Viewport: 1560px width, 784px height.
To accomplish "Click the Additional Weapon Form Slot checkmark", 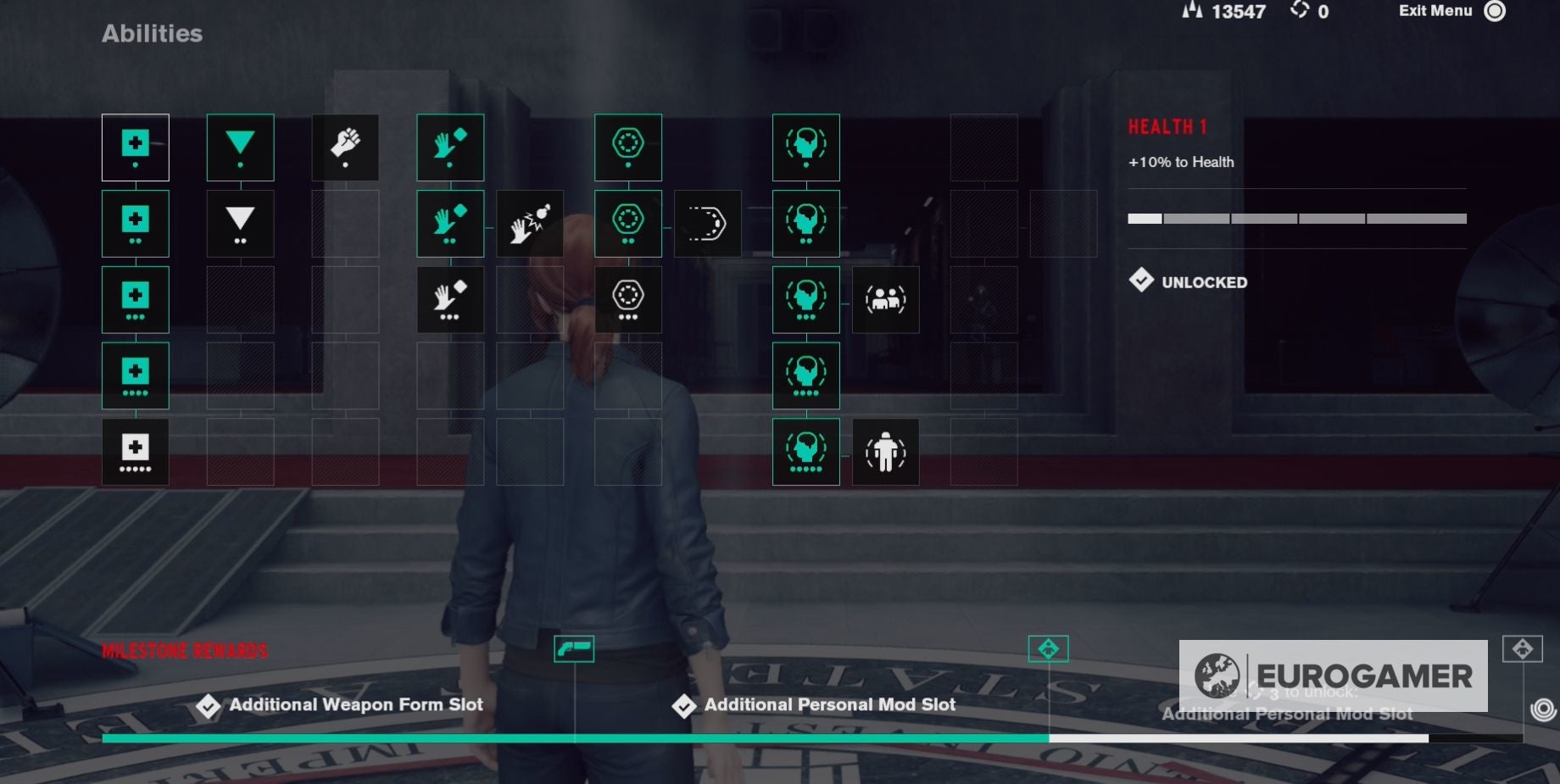I will [x=206, y=704].
